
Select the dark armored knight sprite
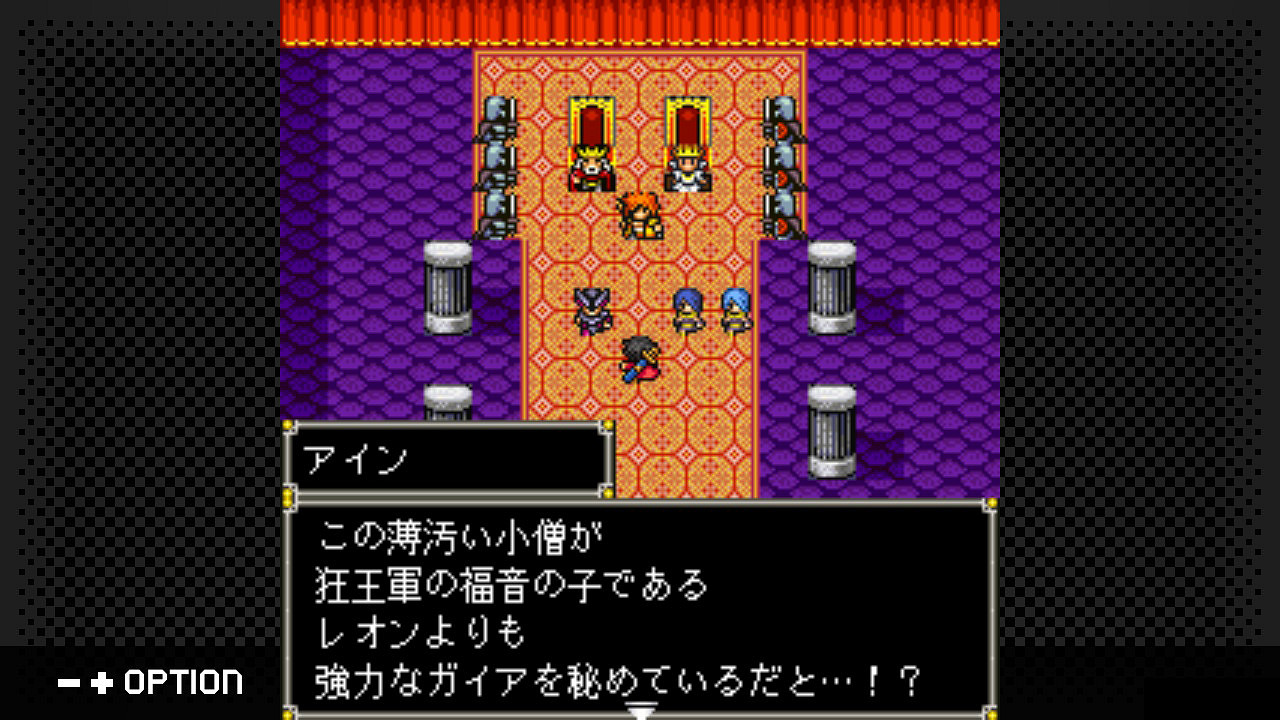[x=592, y=308]
